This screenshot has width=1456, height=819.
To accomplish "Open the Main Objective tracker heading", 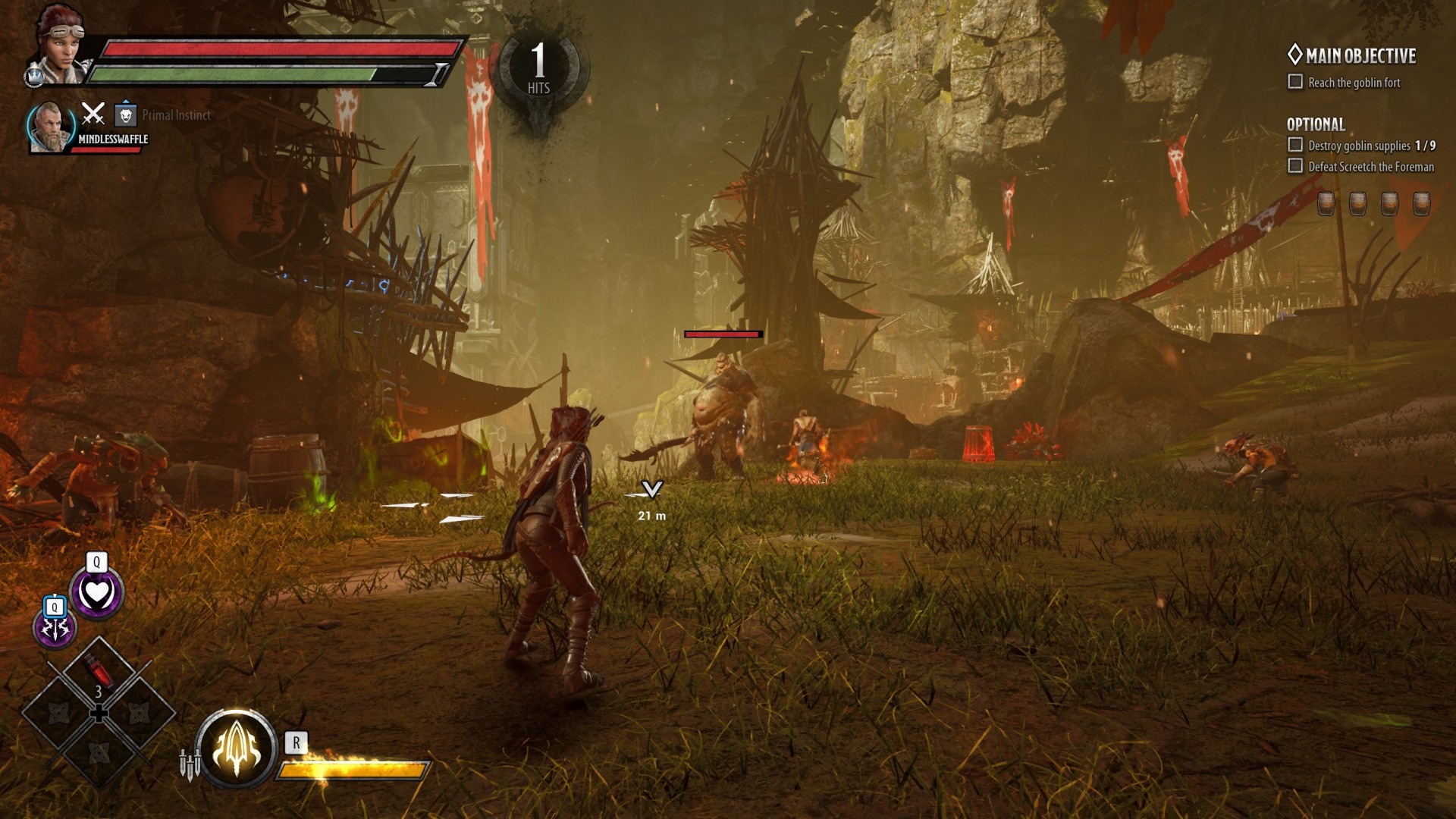I will tap(1352, 55).
